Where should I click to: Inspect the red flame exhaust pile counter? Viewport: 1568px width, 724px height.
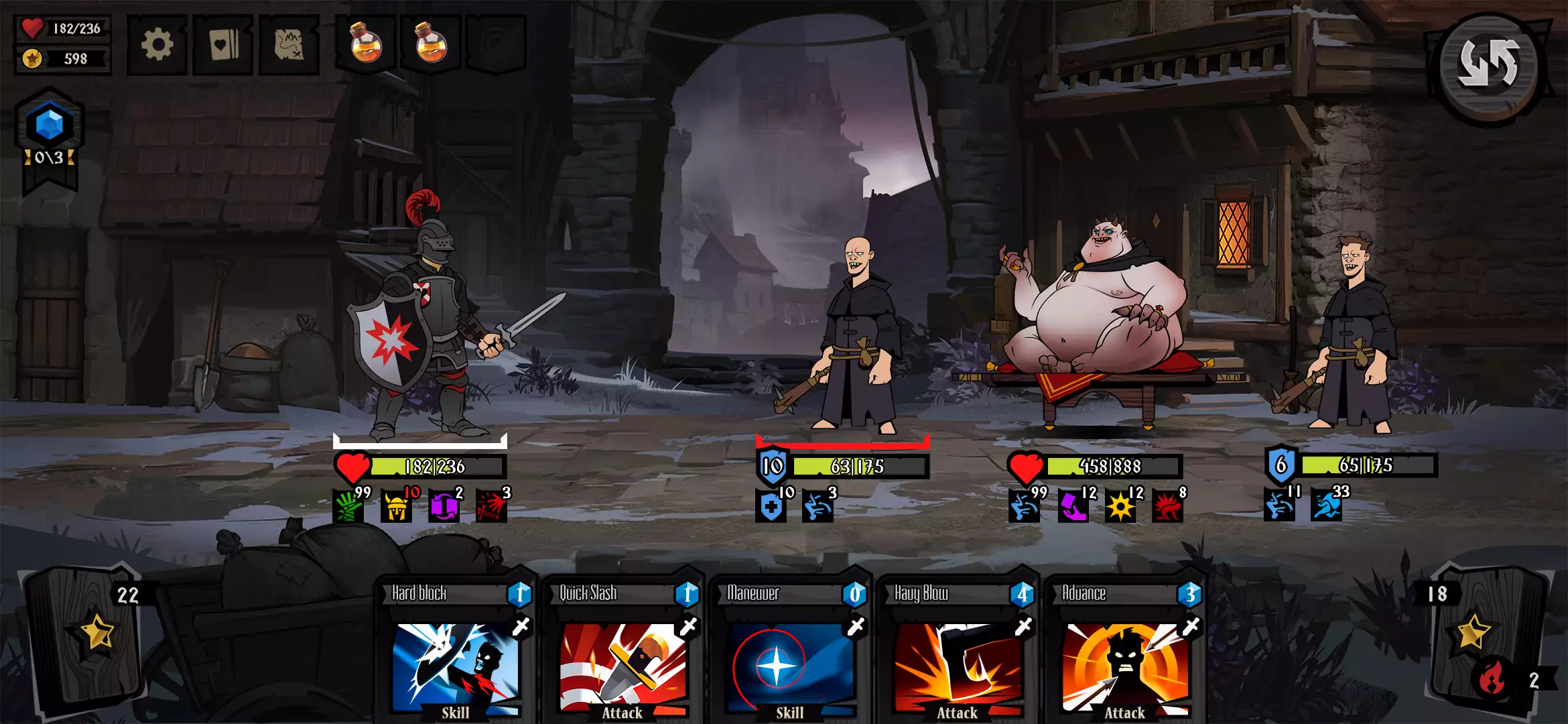click(x=1493, y=680)
